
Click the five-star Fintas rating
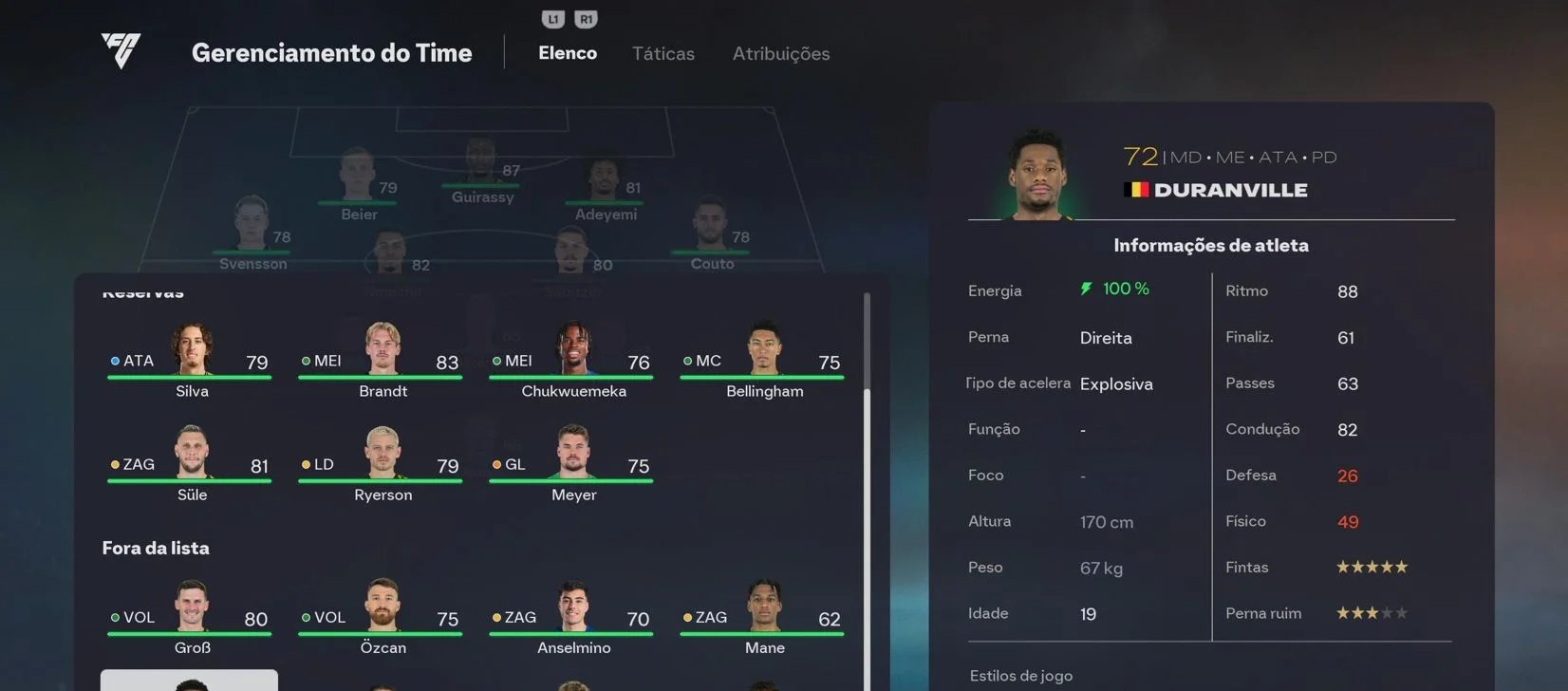point(1371,566)
